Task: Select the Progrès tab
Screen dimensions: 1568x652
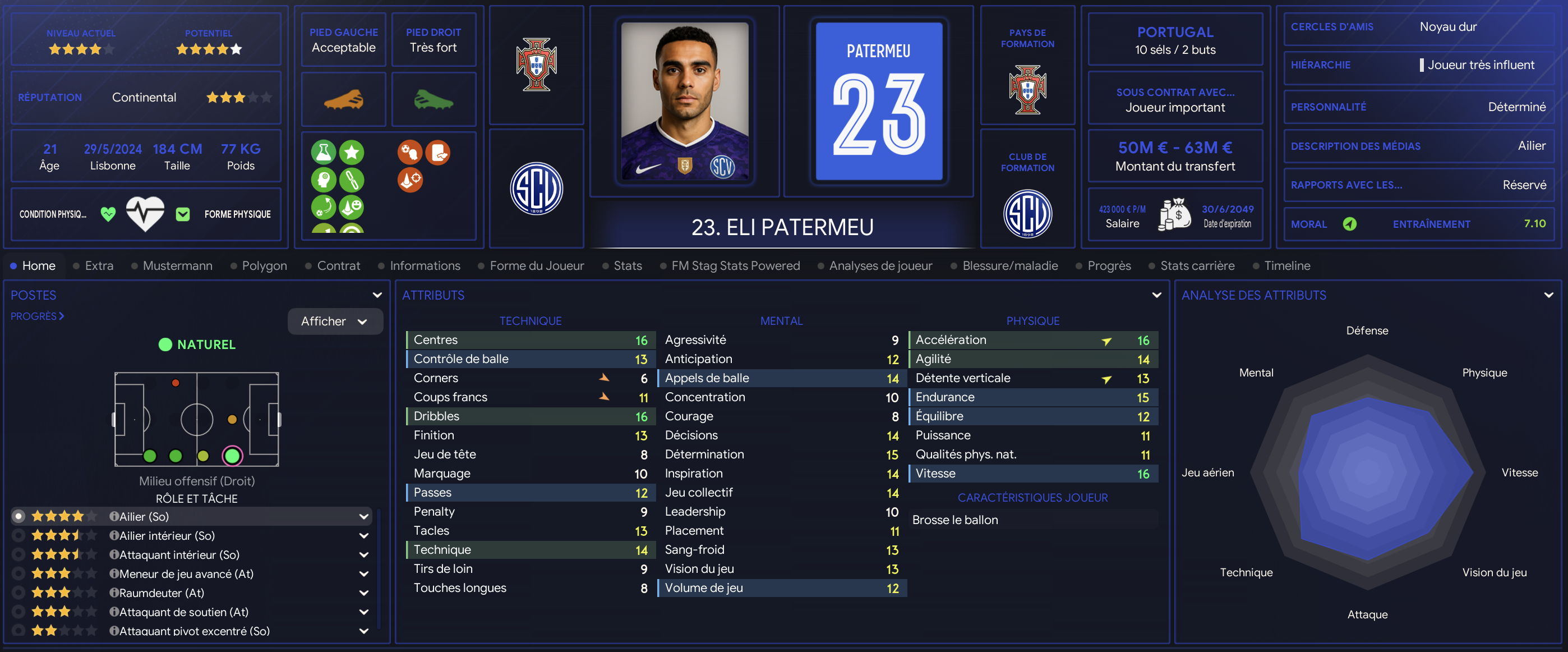Action: [x=1109, y=266]
